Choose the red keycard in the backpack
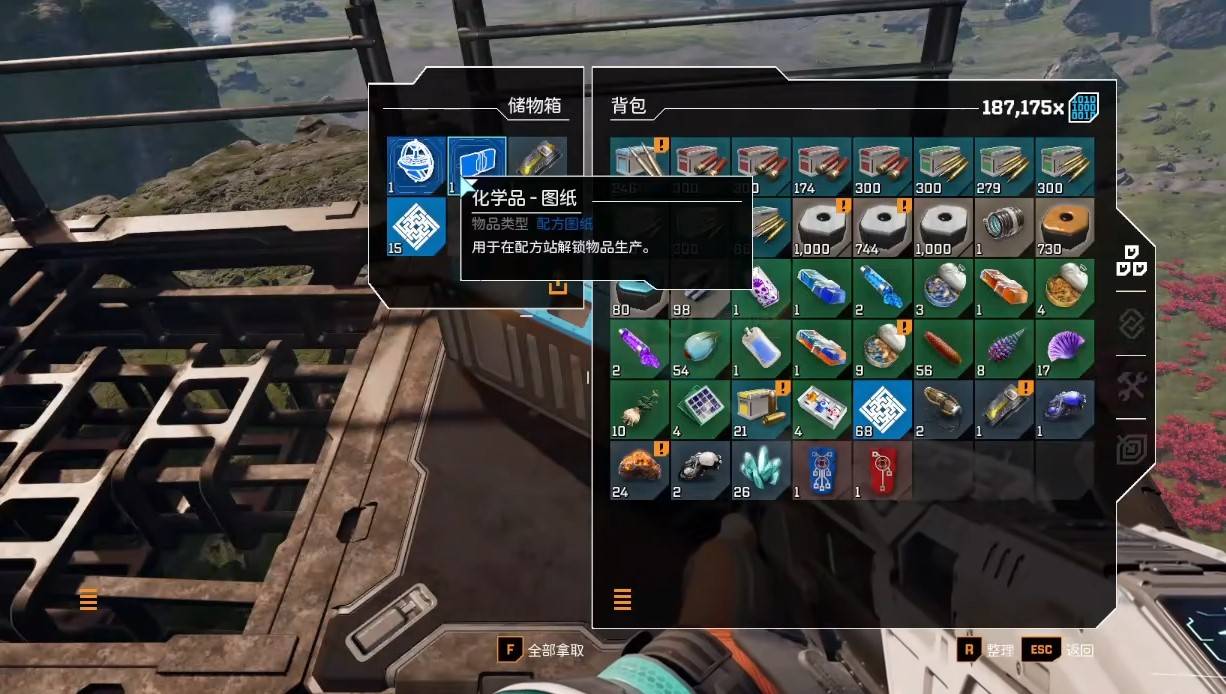This screenshot has width=1226, height=694. point(883,470)
